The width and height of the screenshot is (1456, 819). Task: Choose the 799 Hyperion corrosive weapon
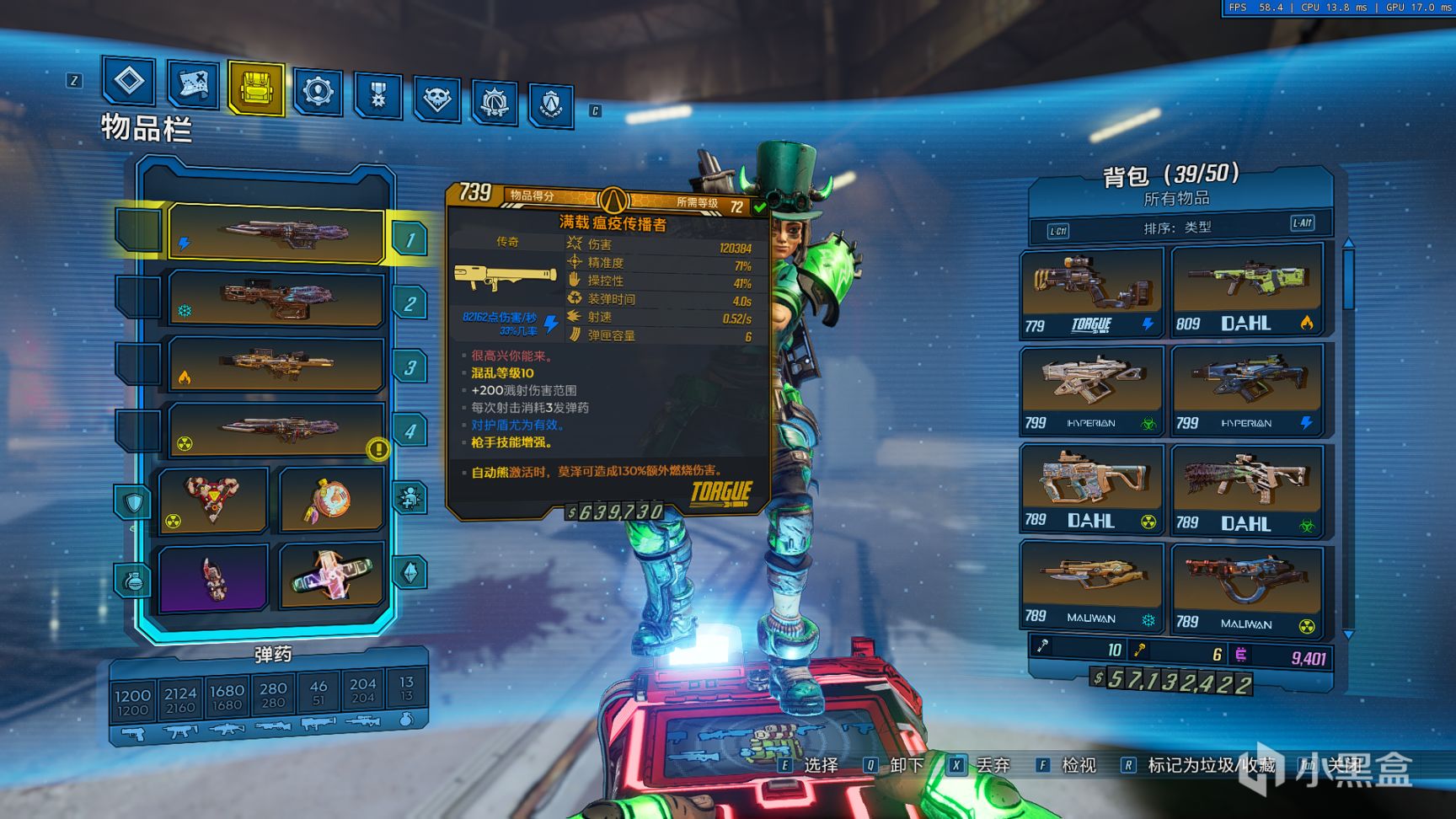coord(1091,390)
